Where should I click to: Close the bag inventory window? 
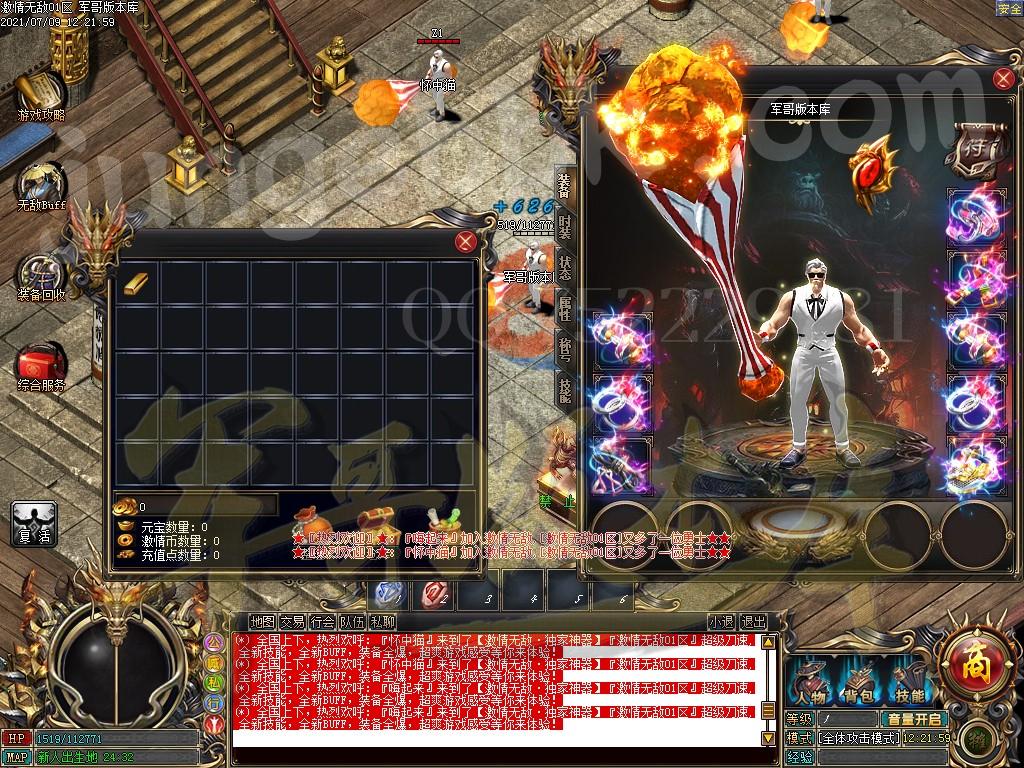465,242
